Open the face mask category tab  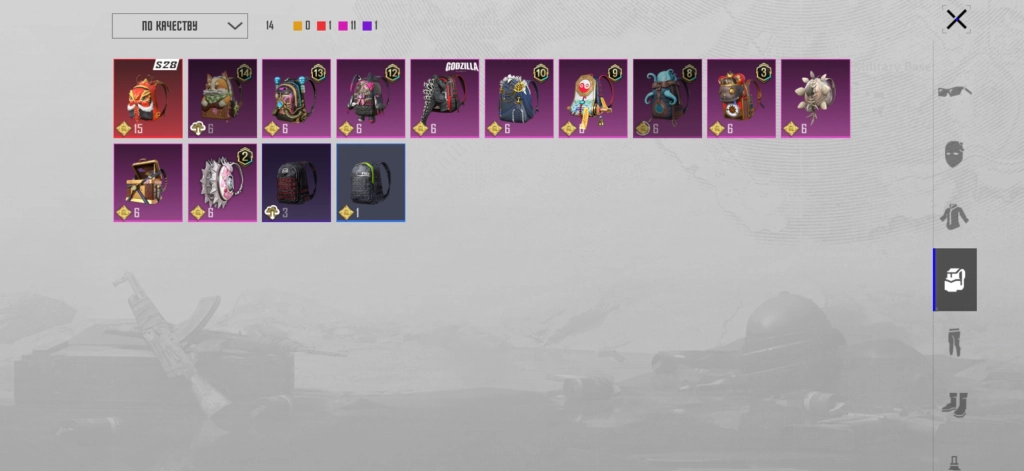coord(955,154)
